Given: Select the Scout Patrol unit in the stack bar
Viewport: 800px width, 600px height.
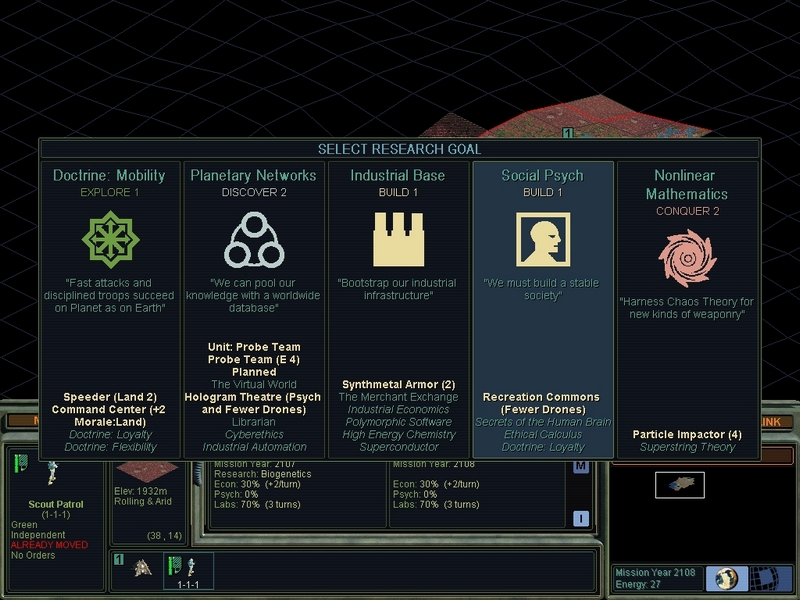Looking at the screenshot, I should point(181,567).
